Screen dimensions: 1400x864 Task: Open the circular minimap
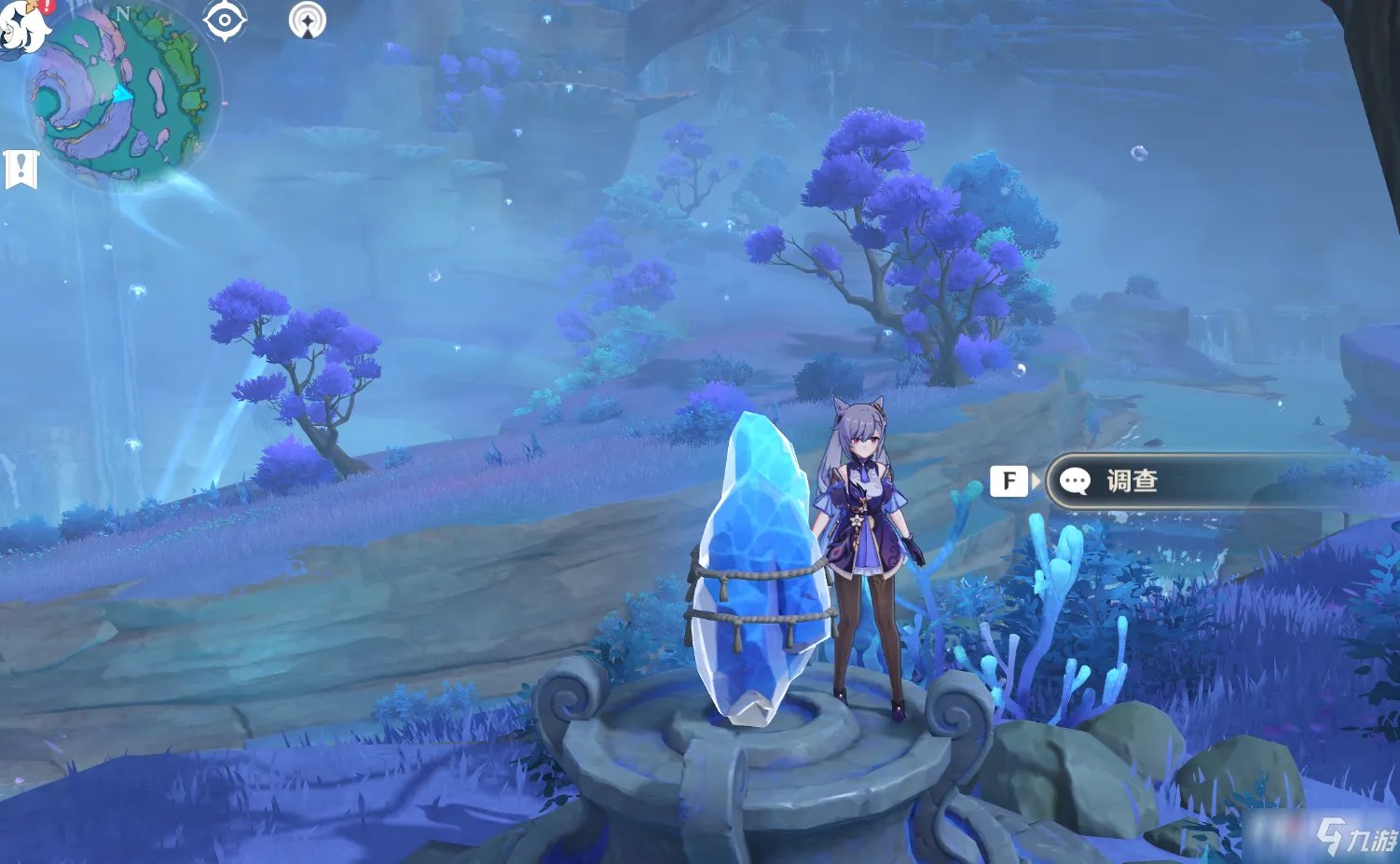click(119, 93)
